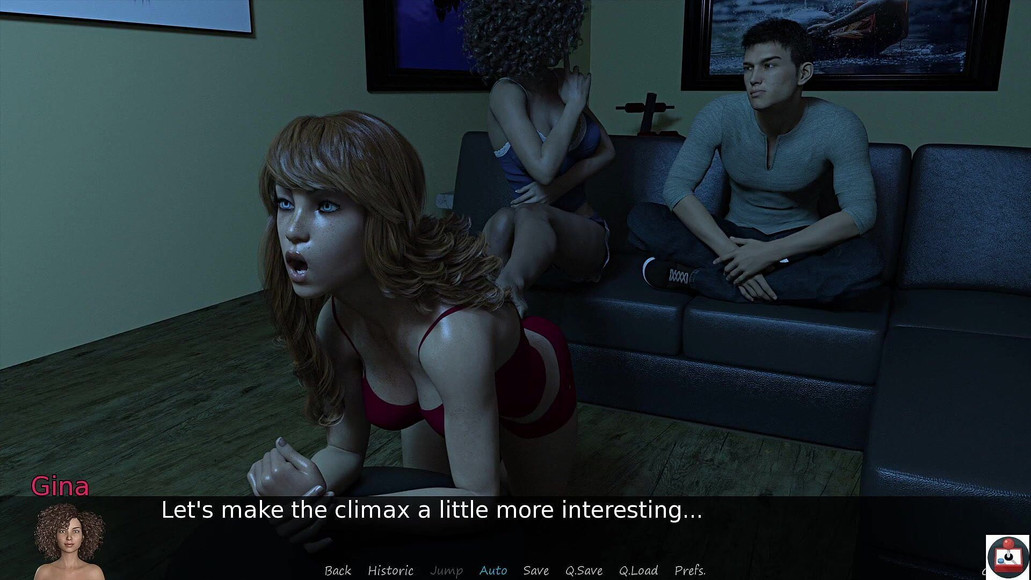
Task: Click the Jump skip option
Action: (x=446, y=570)
